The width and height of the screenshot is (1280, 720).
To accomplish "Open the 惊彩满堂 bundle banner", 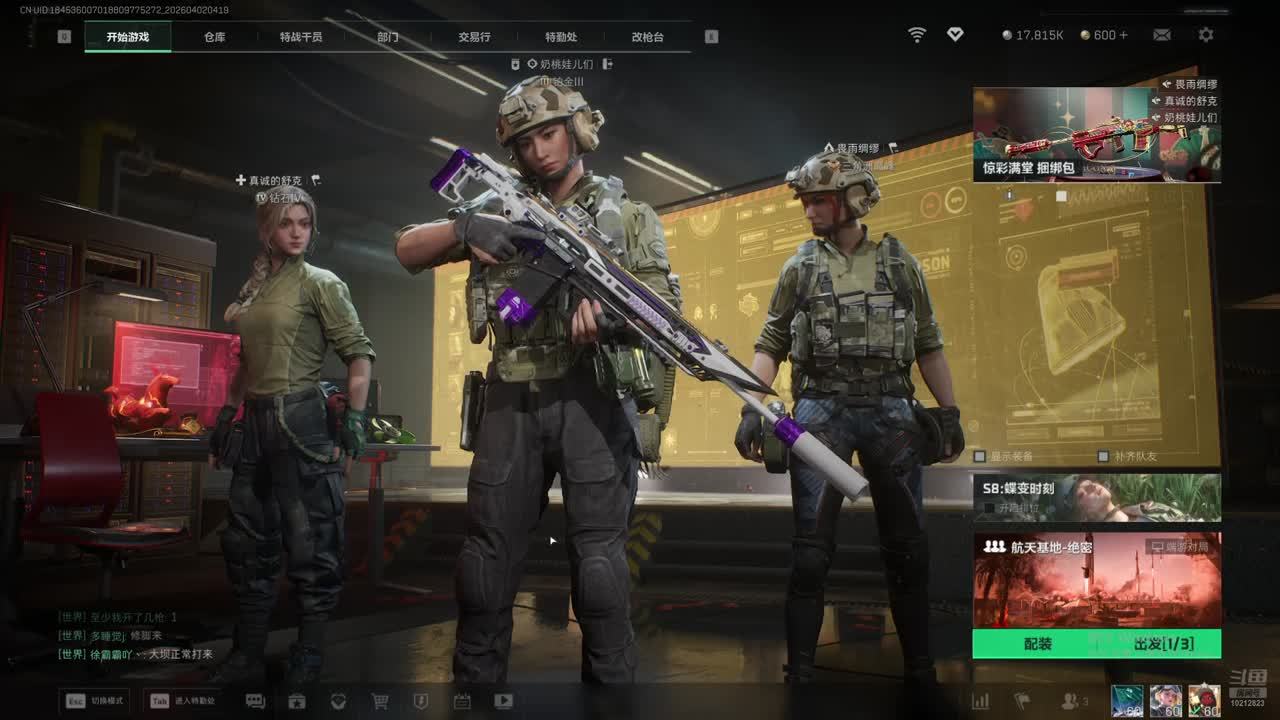I will [1096, 135].
